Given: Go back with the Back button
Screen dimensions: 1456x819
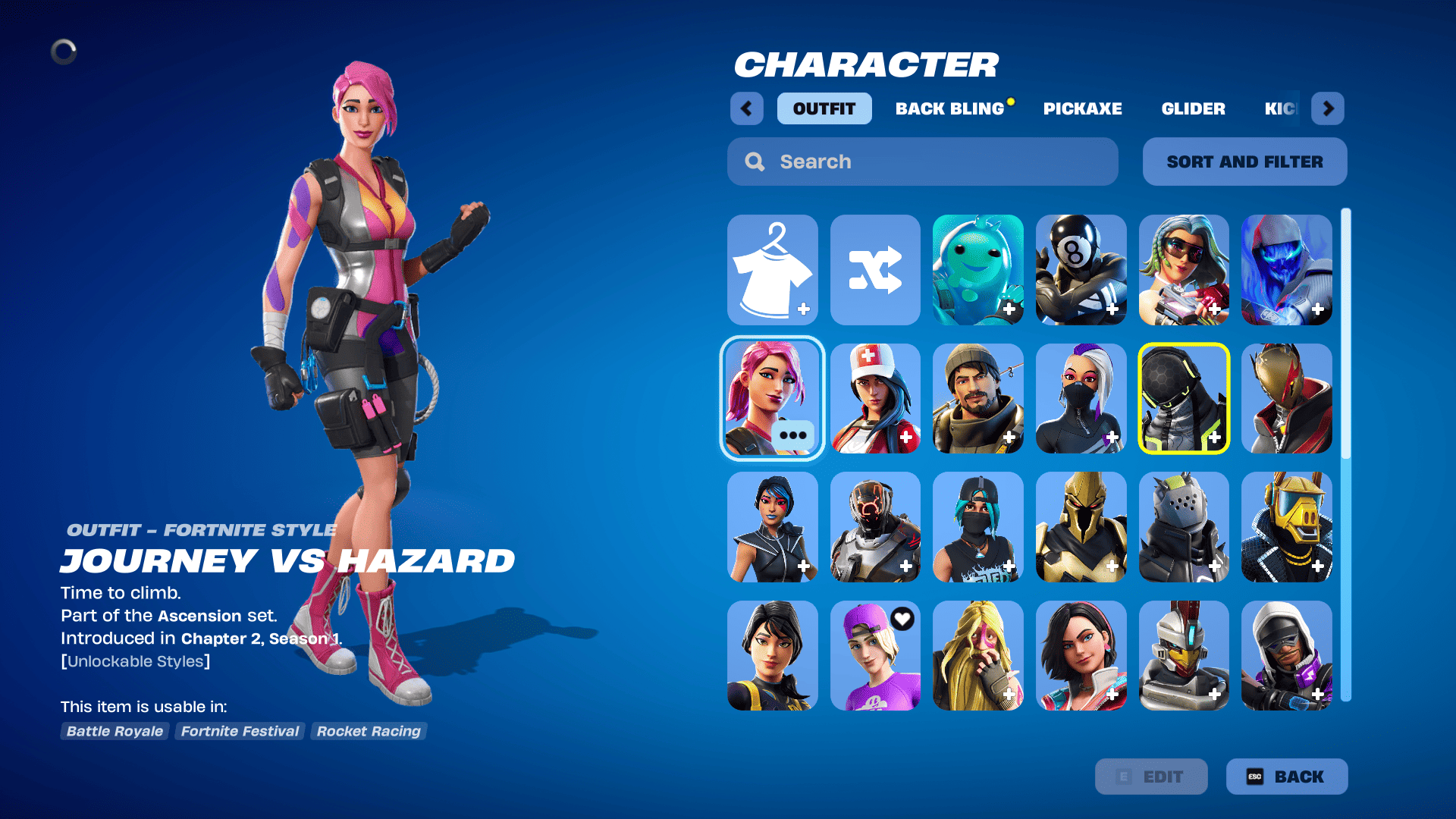Looking at the screenshot, I should [1286, 777].
